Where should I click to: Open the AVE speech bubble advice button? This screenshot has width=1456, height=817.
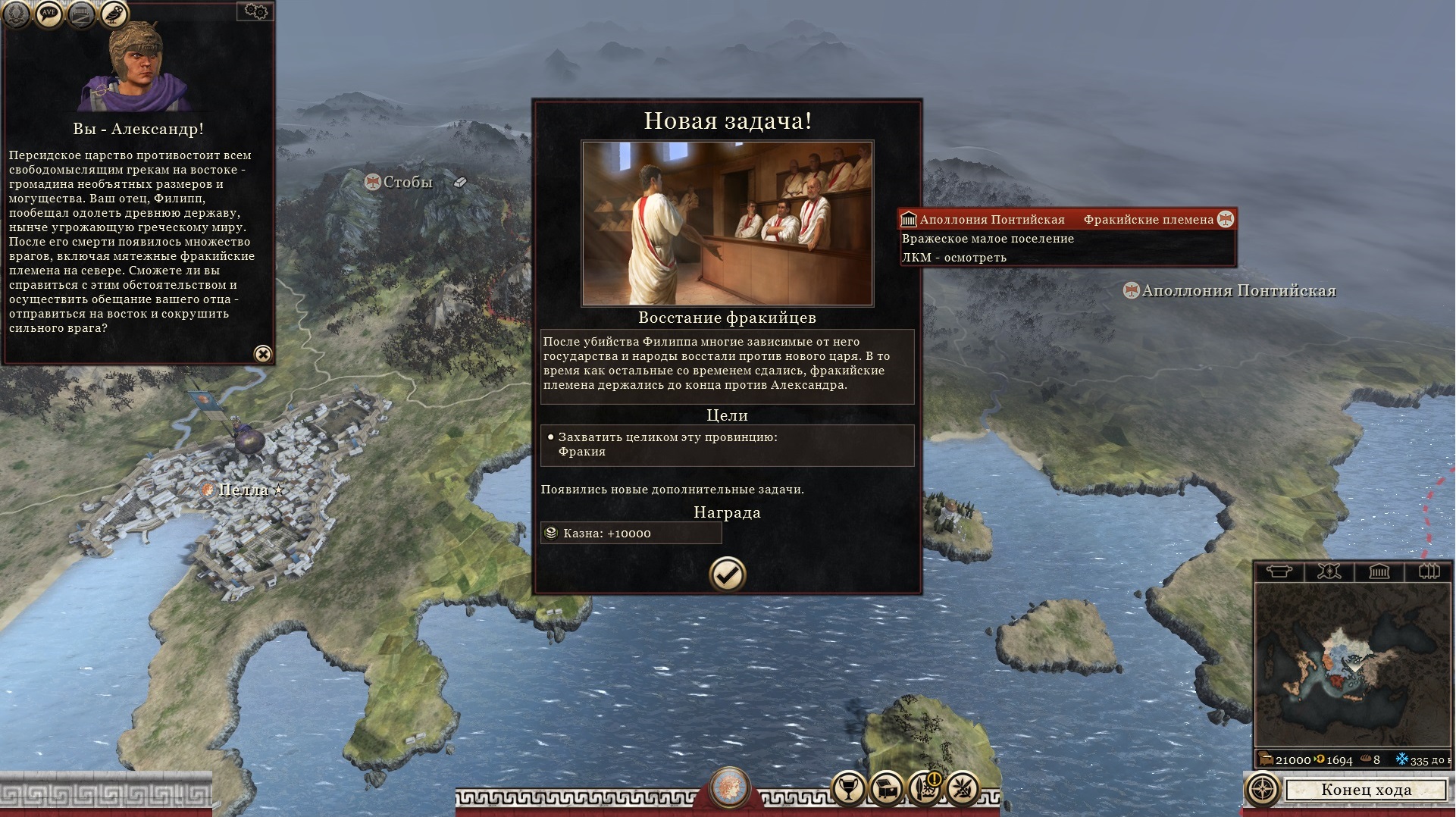(x=49, y=13)
